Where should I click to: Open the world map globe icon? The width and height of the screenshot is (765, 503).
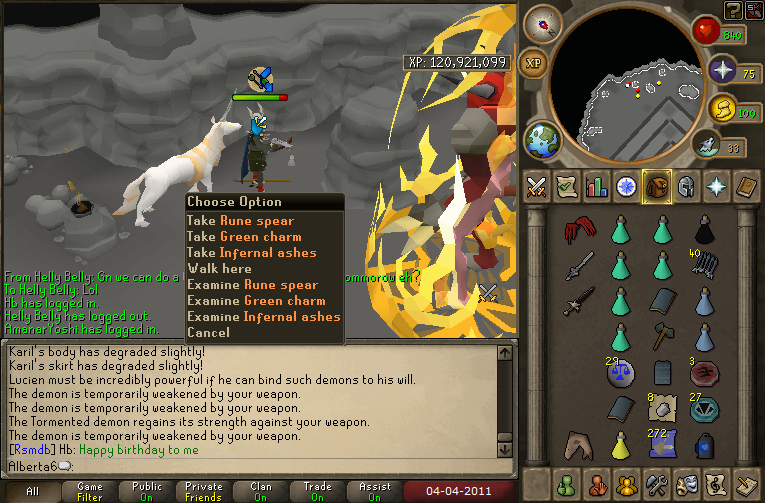pyautogui.click(x=543, y=138)
